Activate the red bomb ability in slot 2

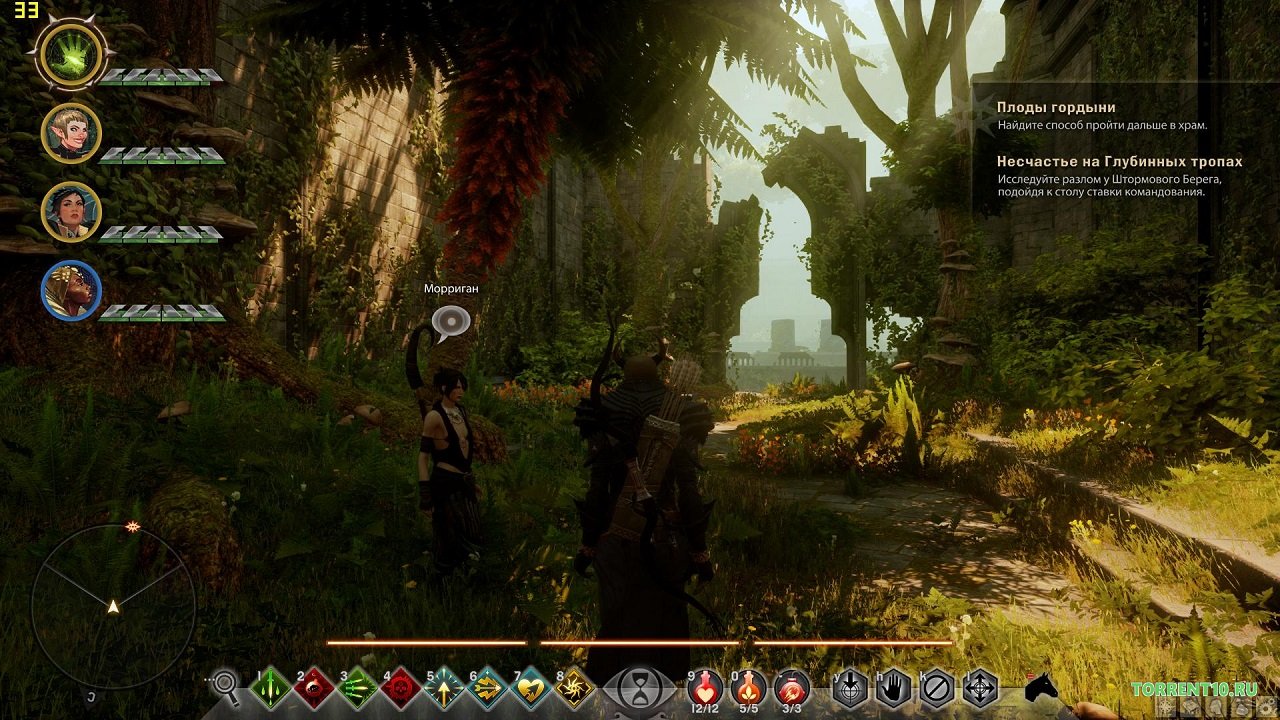pyautogui.click(x=314, y=688)
